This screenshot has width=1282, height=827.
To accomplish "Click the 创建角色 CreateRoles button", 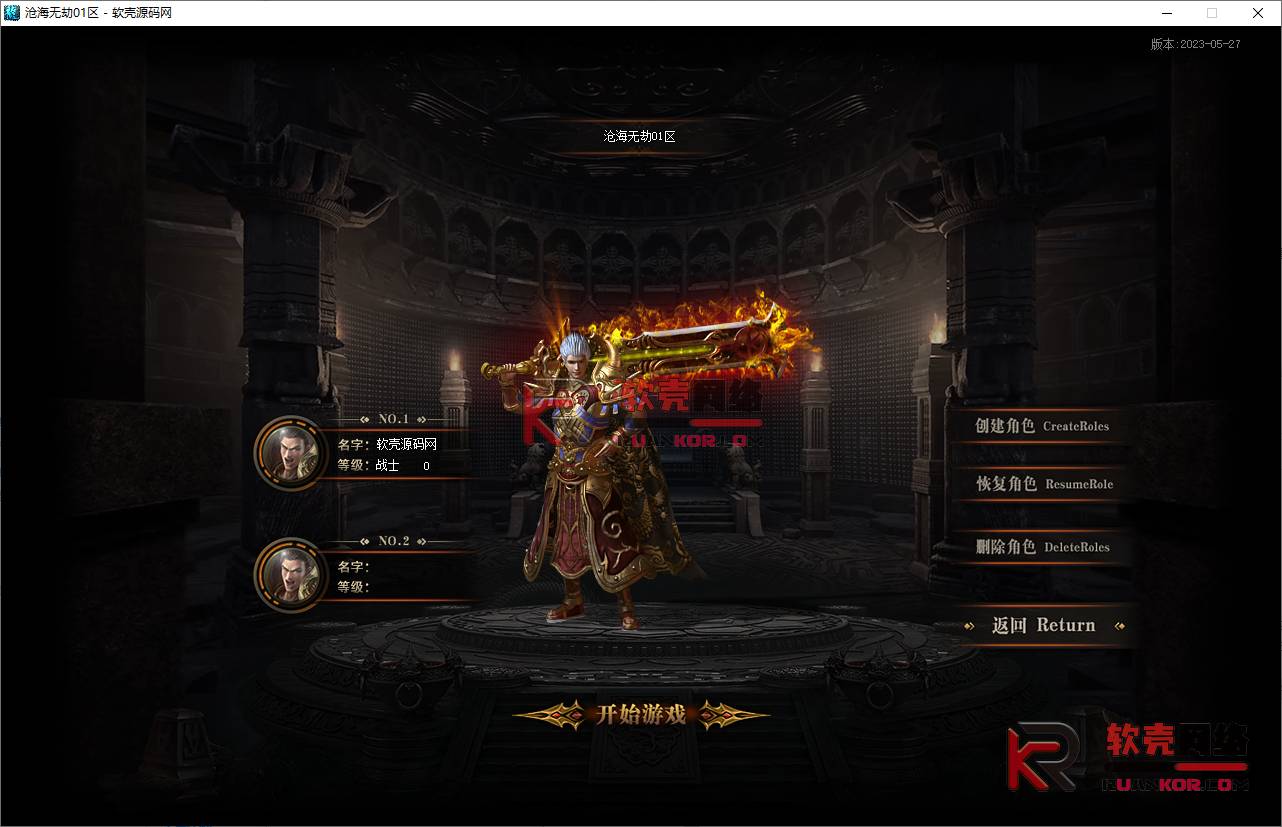I will [1043, 426].
